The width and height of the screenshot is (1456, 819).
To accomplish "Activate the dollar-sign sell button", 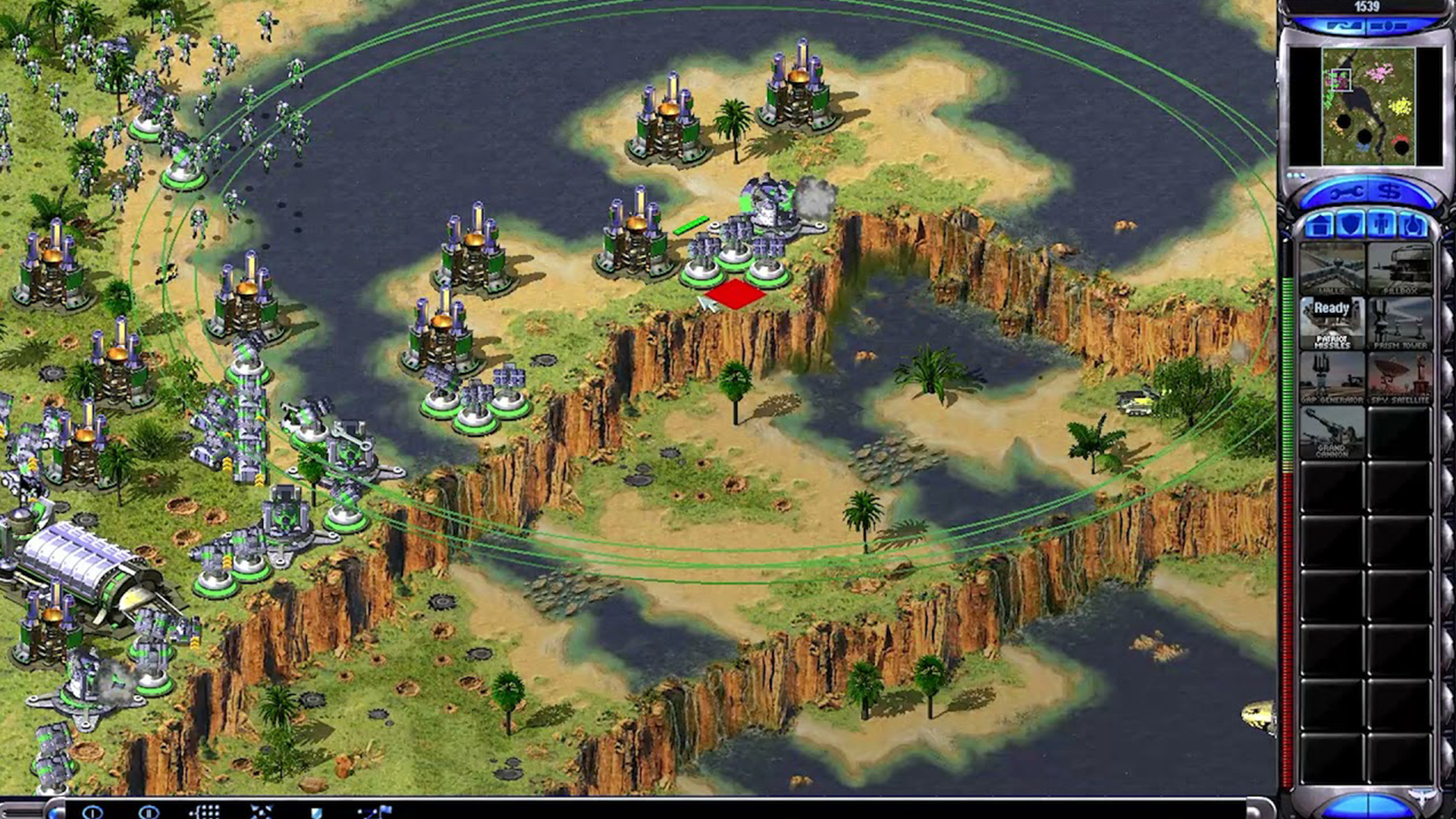I will [x=1389, y=193].
